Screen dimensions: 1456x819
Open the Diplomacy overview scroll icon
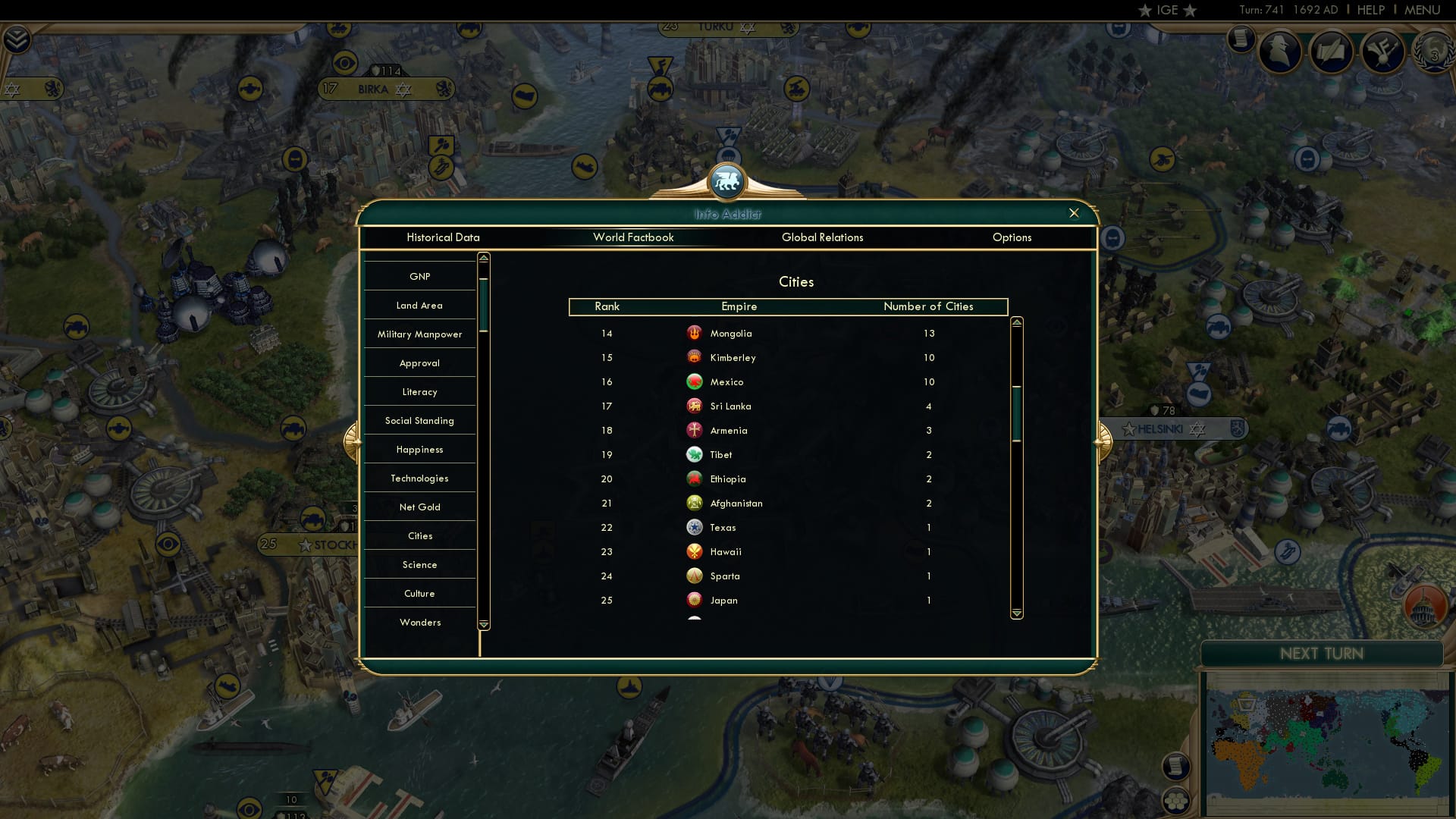tap(1332, 52)
